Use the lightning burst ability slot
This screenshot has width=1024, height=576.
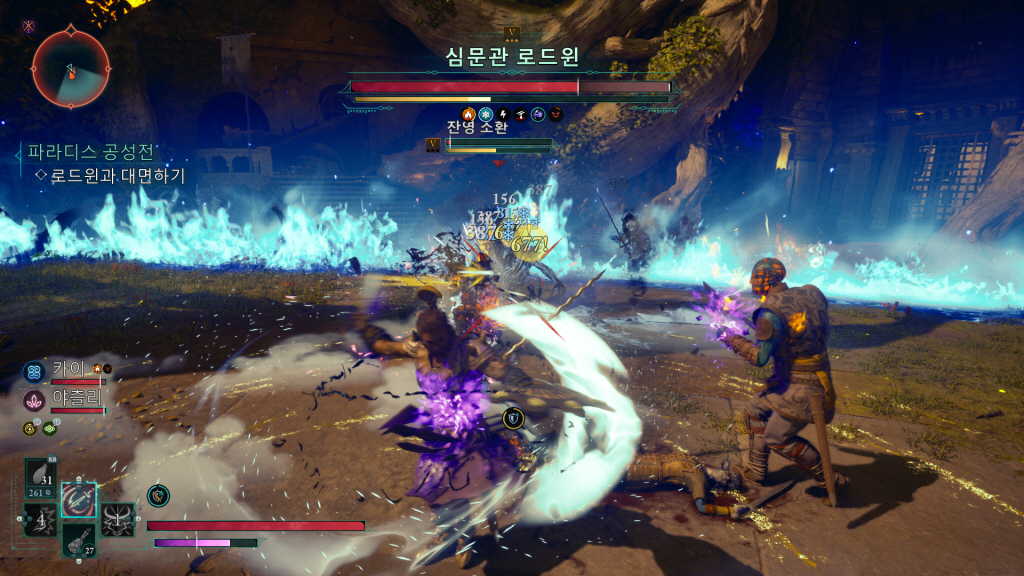point(40,520)
